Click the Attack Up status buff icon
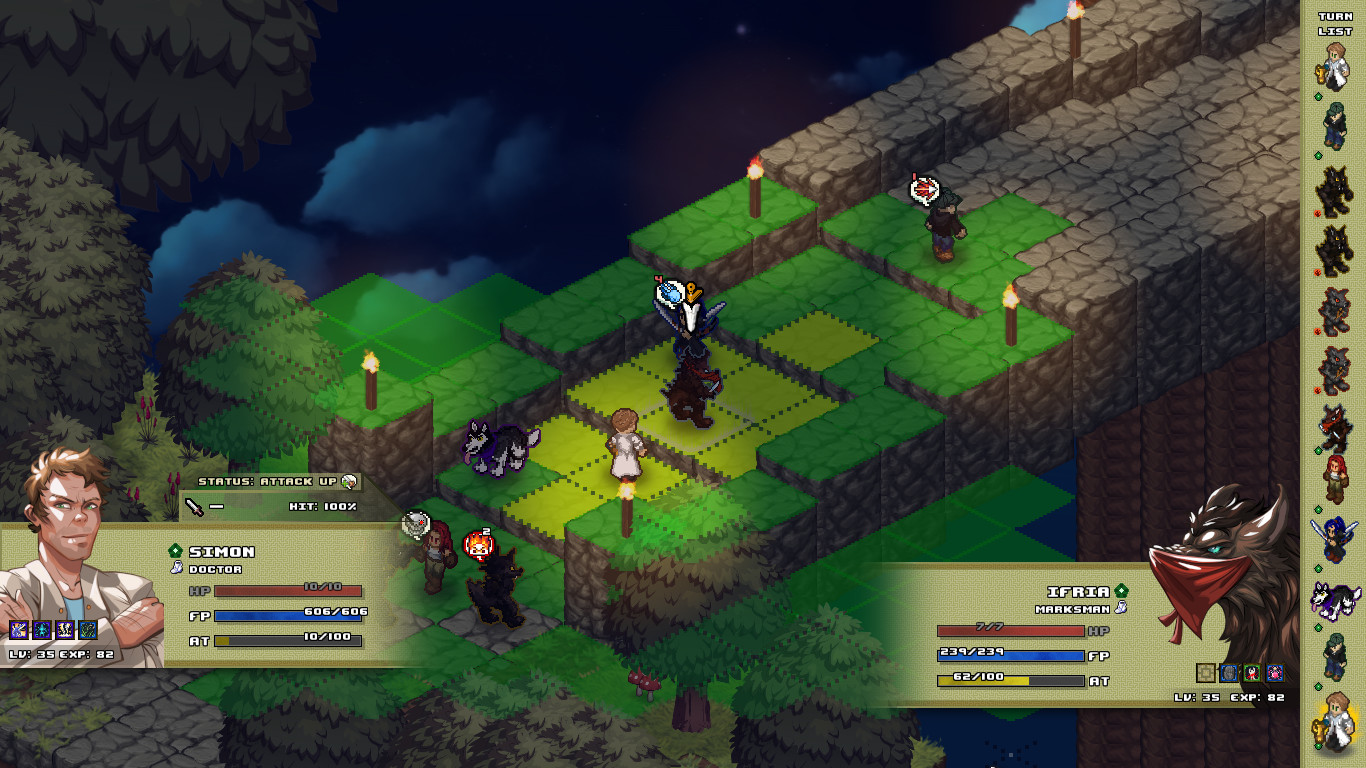 click(347, 481)
